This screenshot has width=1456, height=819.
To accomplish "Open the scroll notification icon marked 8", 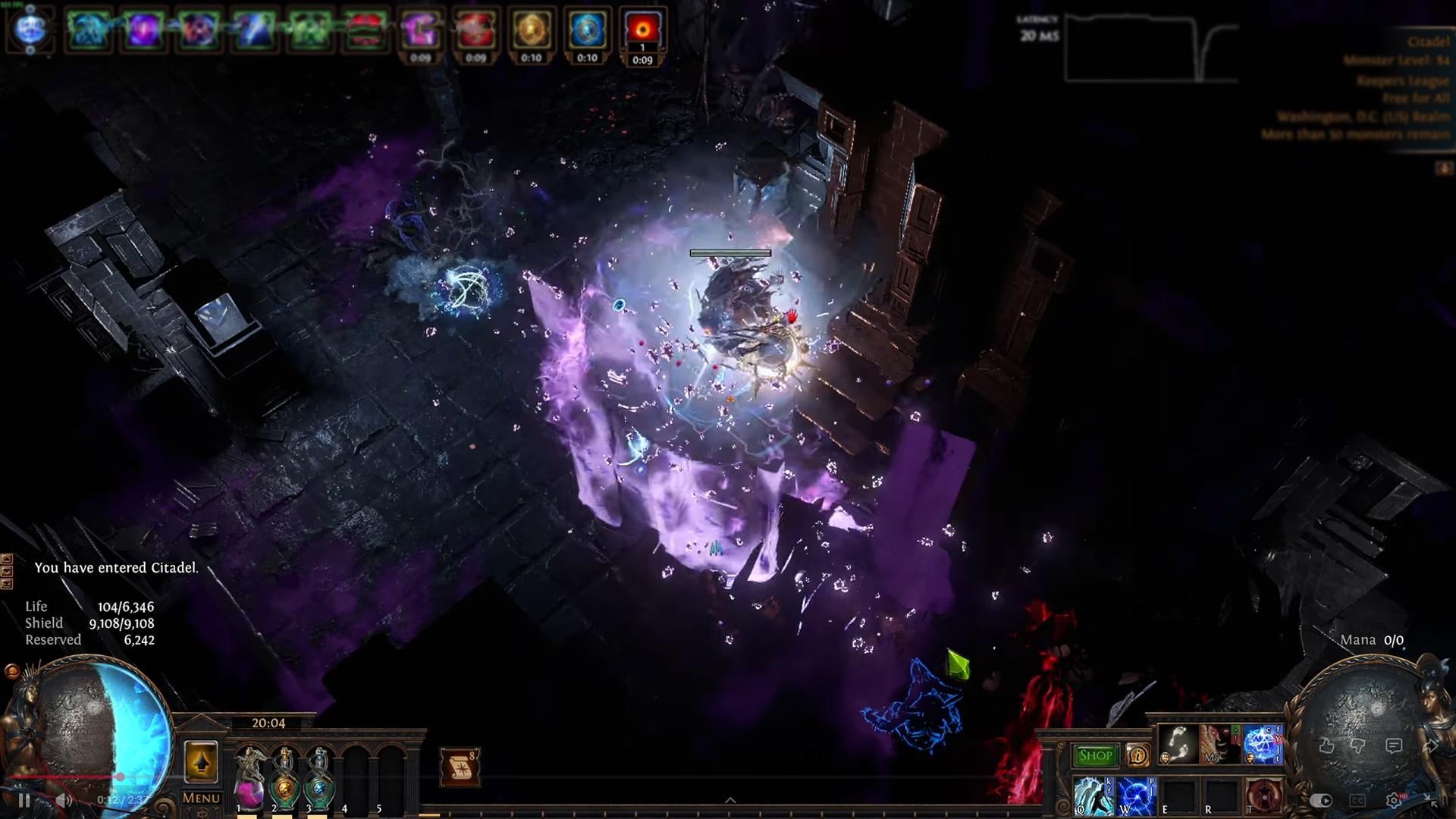I will [460, 768].
